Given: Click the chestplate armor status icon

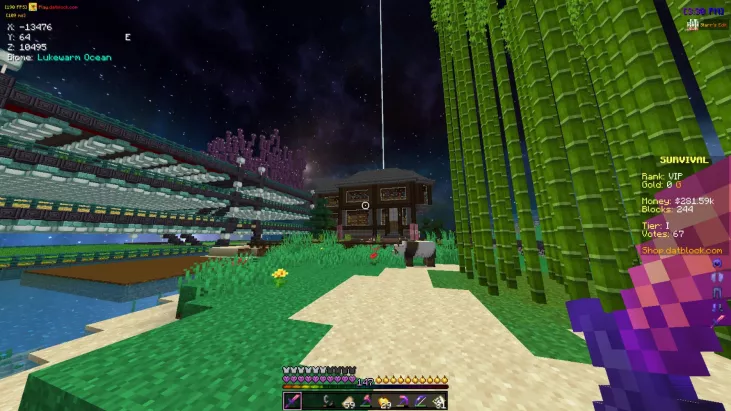Looking at the screenshot, I should coord(716,276).
